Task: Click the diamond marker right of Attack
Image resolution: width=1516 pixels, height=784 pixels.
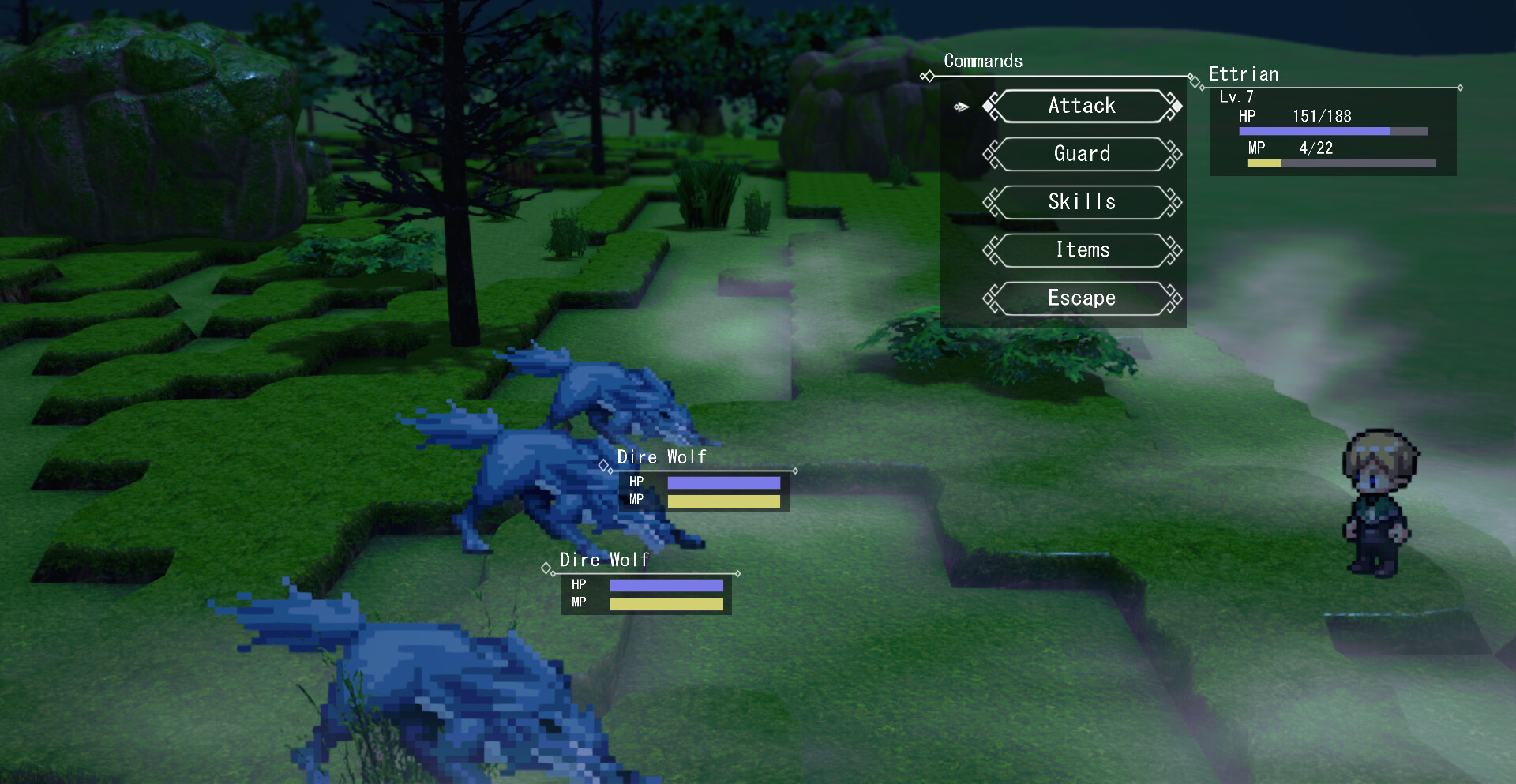Action: [x=1176, y=105]
